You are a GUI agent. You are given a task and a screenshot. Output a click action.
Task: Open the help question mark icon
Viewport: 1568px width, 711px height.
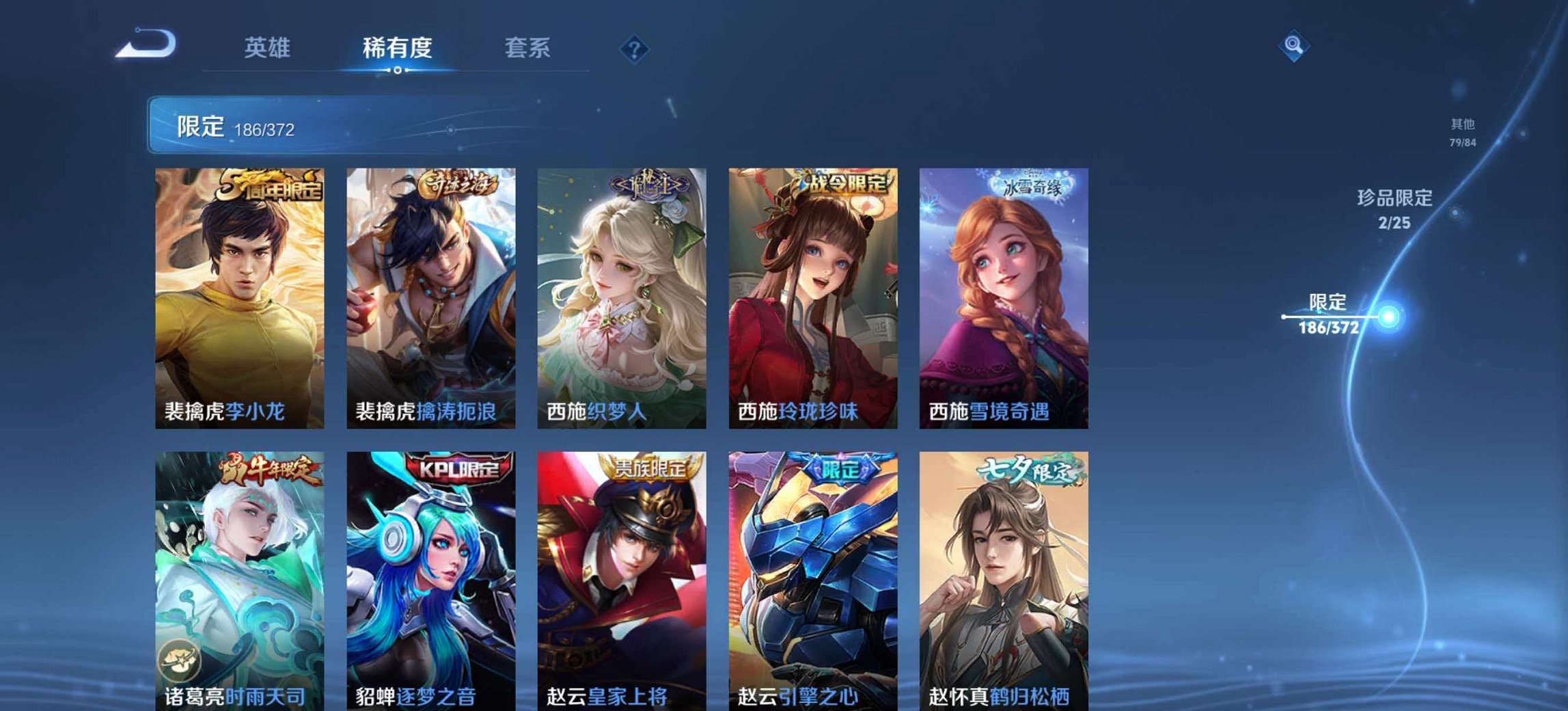click(634, 49)
